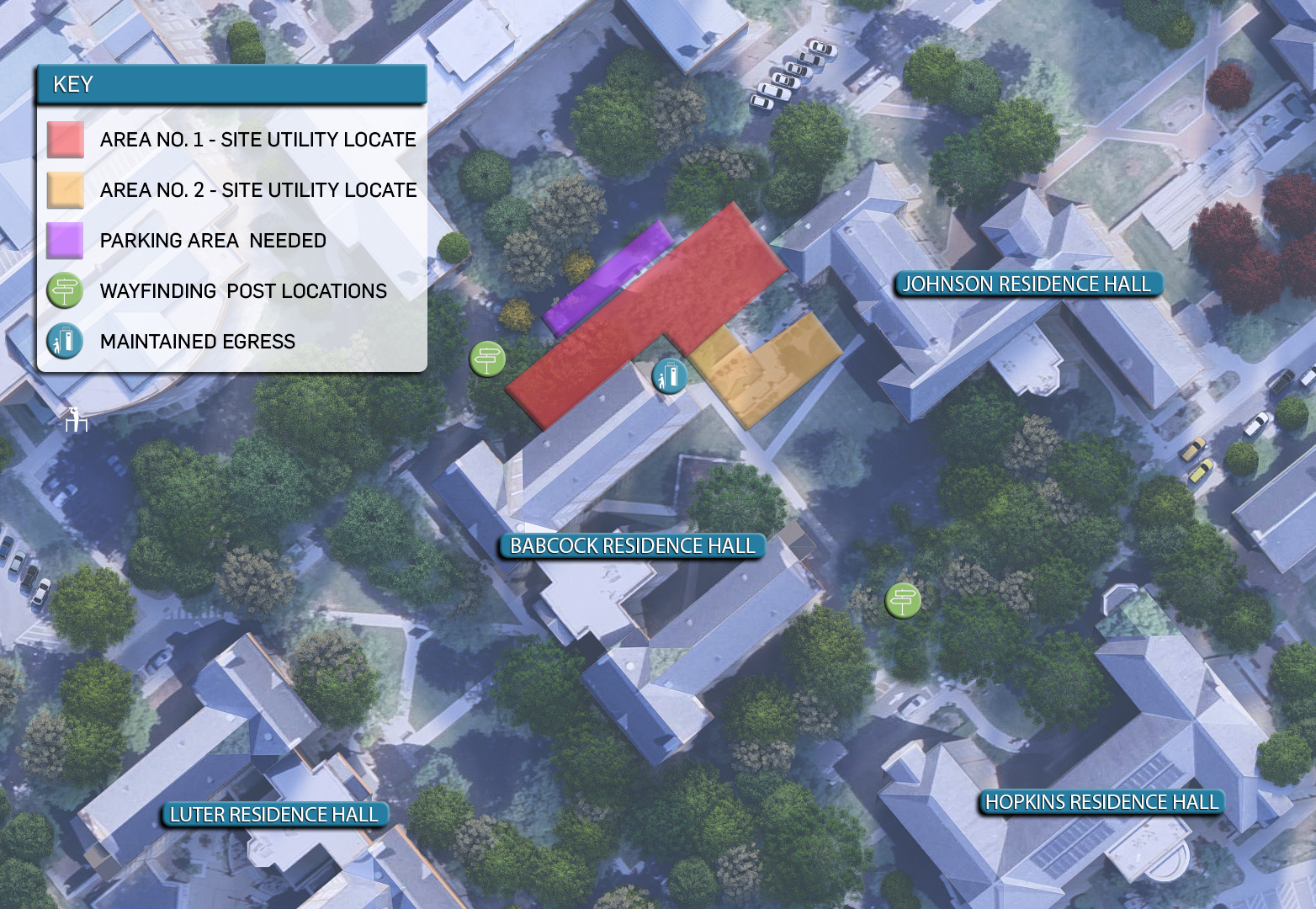Click the Johnson Residence Hall label

[1027, 284]
